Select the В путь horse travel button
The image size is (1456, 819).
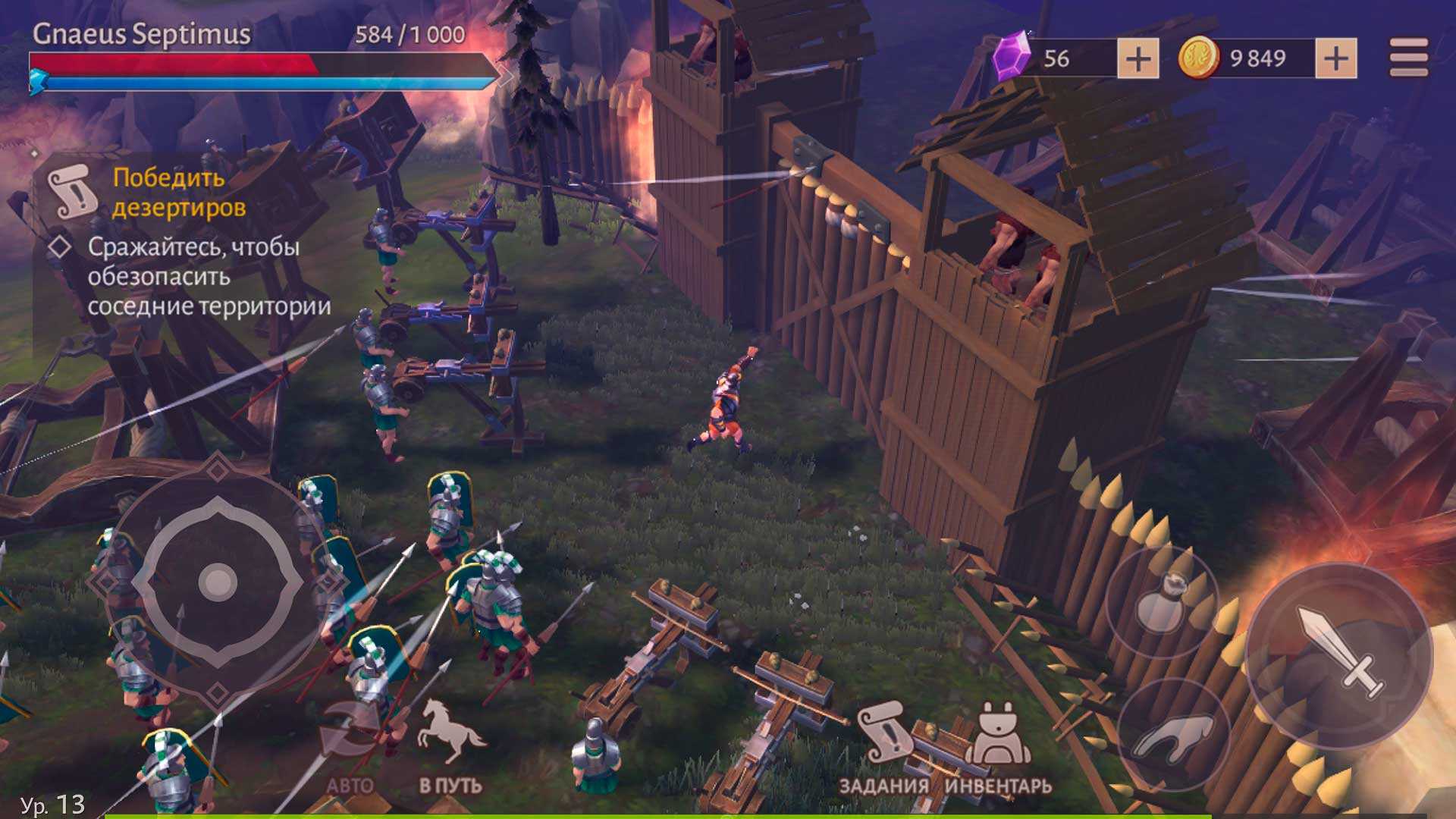click(450, 747)
